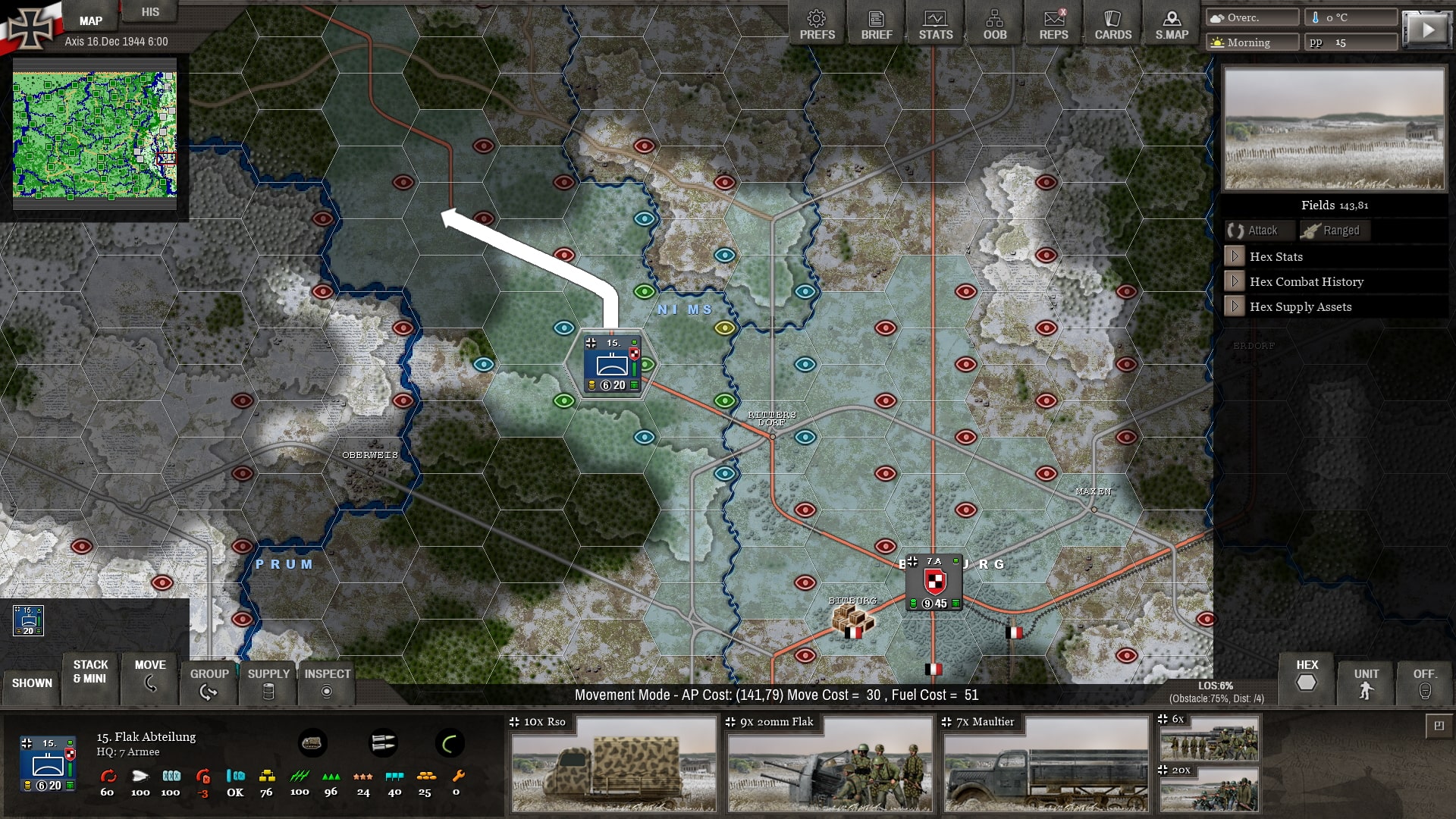This screenshot has width=1456, height=819.
Task: Open the OOB order of battle
Action: (994, 25)
